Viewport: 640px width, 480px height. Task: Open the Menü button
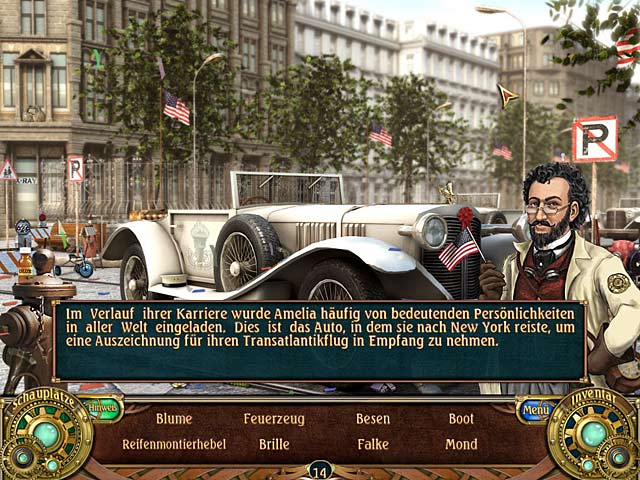(x=535, y=409)
